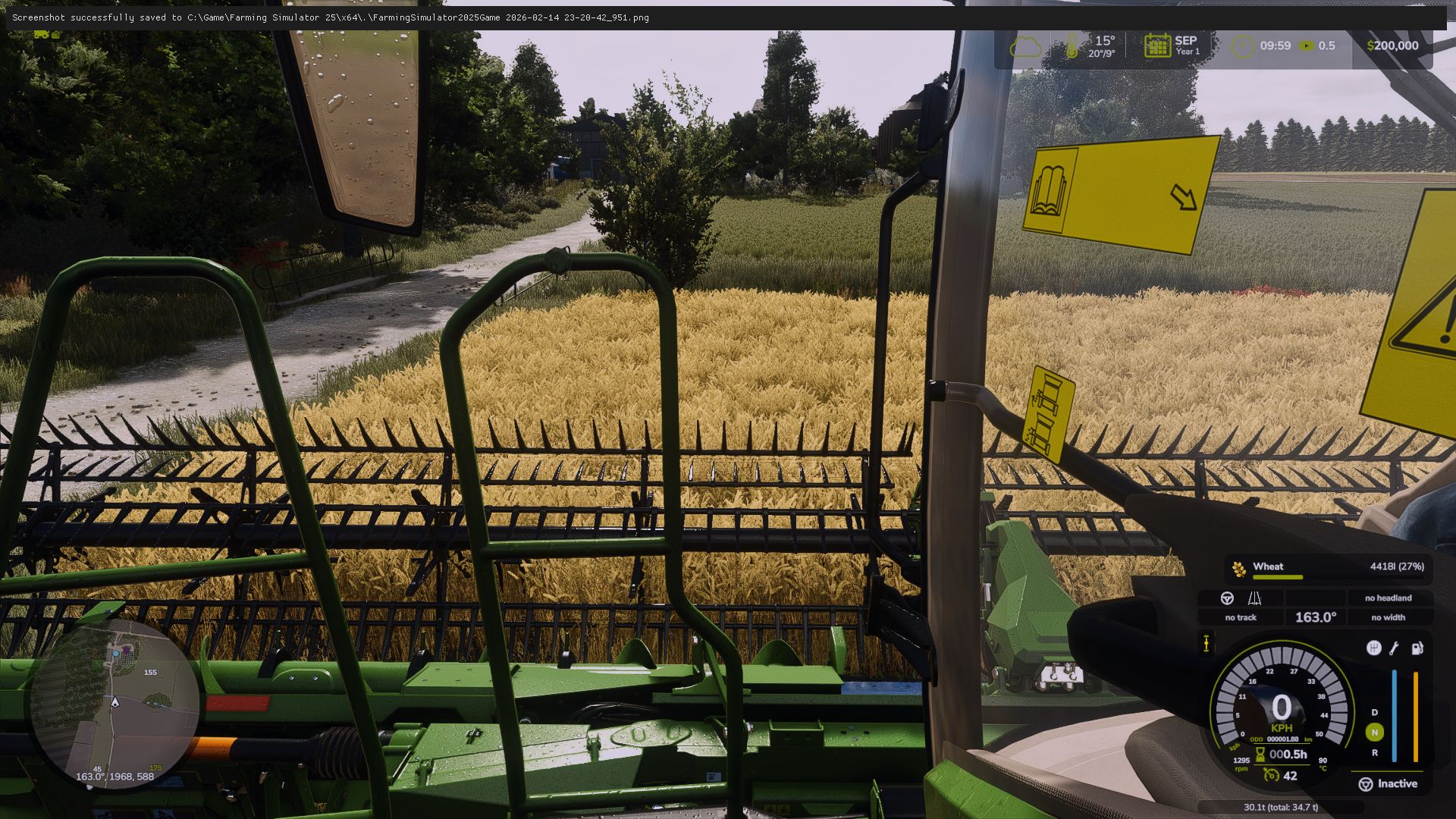Click the $200,000 money display
Screen dimensions: 1456x819
click(1394, 45)
